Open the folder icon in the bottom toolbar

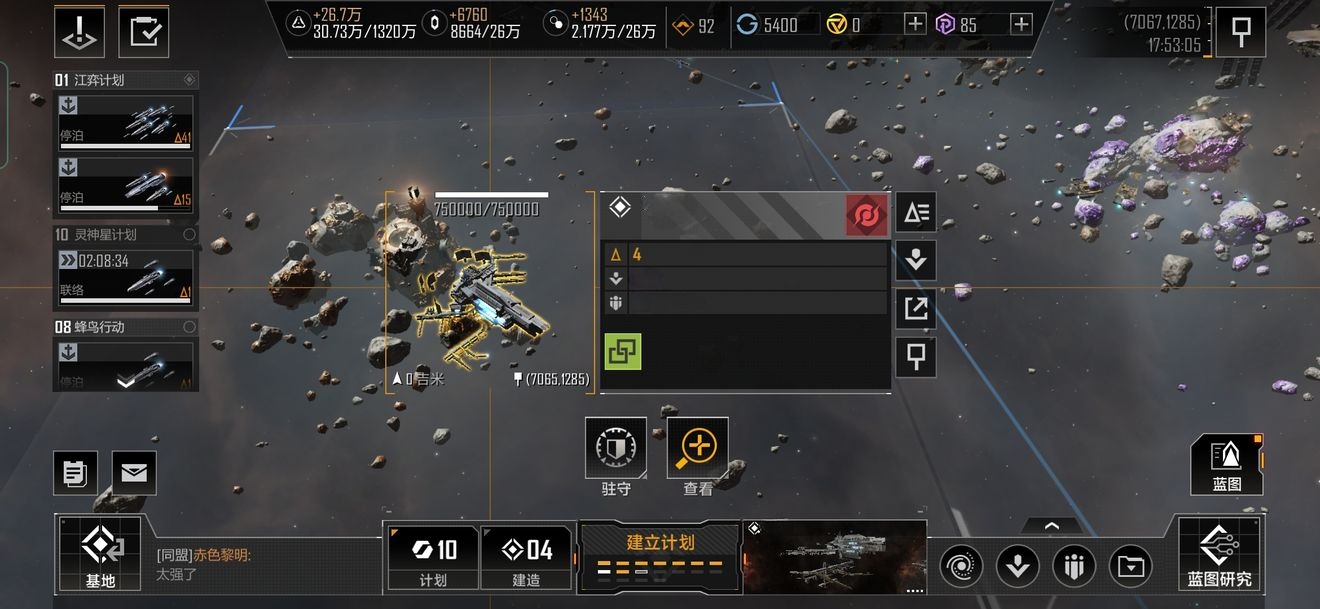coord(1131,567)
